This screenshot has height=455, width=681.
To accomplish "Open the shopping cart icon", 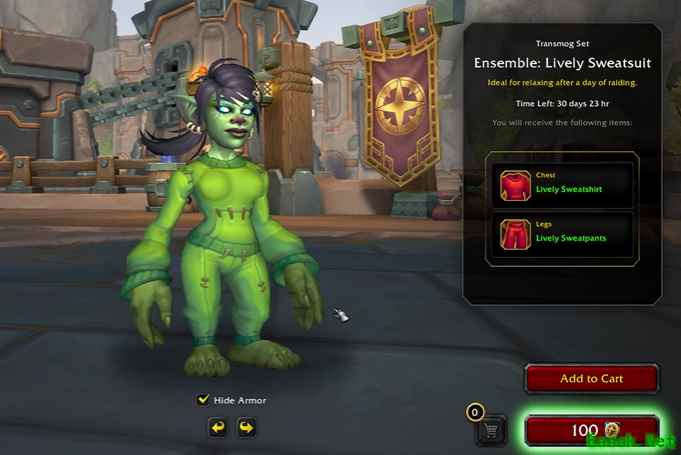I will click(x=491, y=430).
